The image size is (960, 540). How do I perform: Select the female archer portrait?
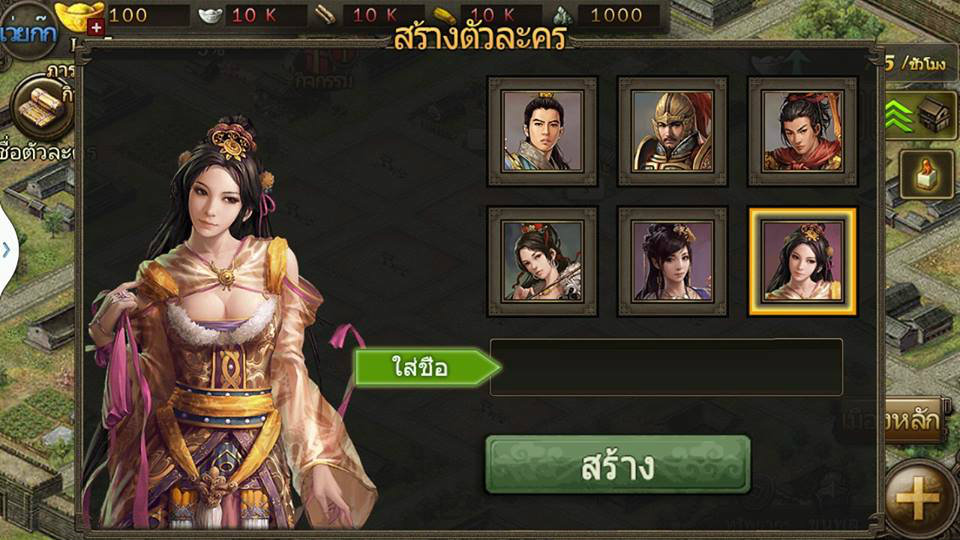tap(542, 261)
